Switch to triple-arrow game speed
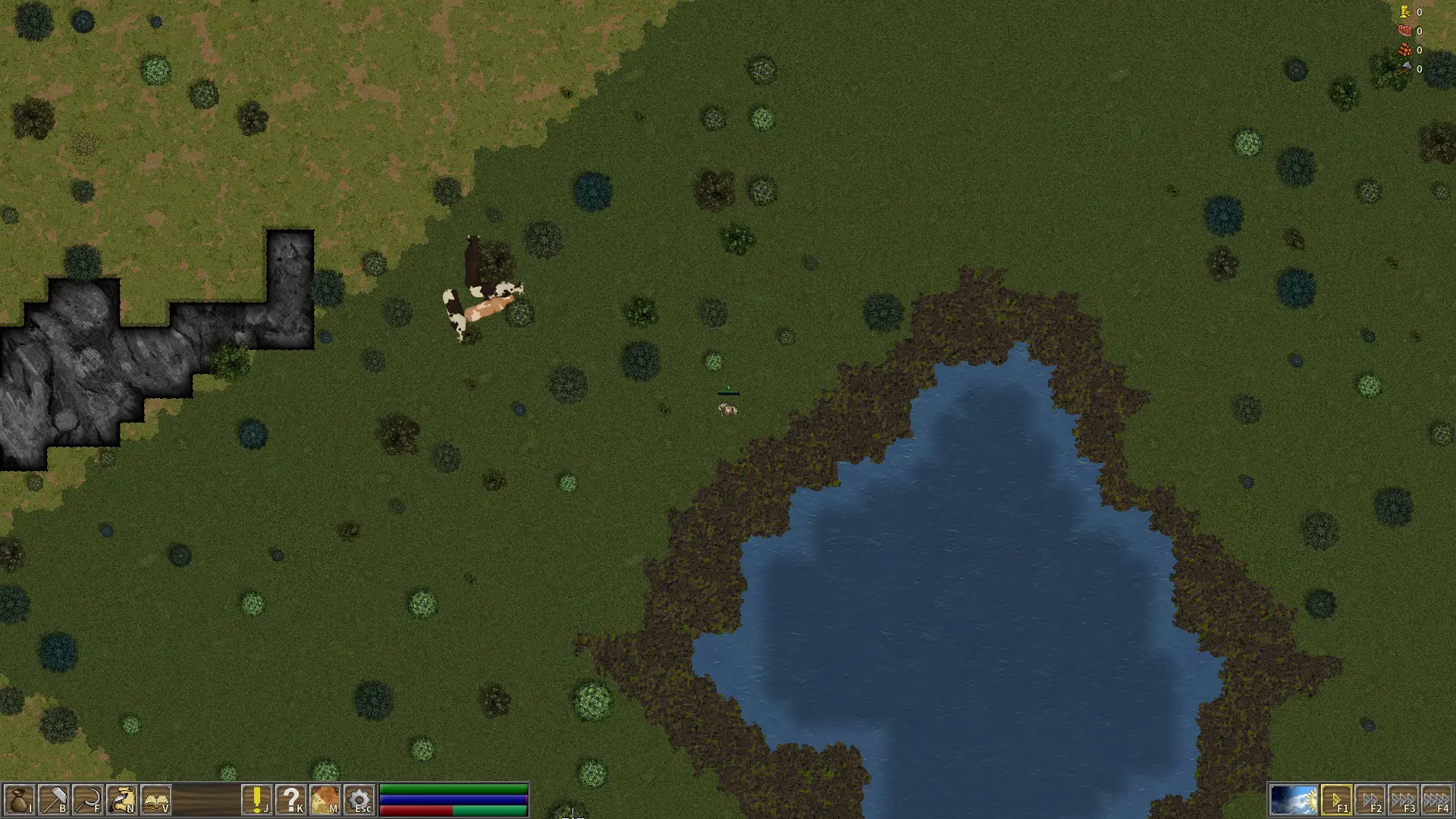Screen dimensions: 1456x819 1404,800
